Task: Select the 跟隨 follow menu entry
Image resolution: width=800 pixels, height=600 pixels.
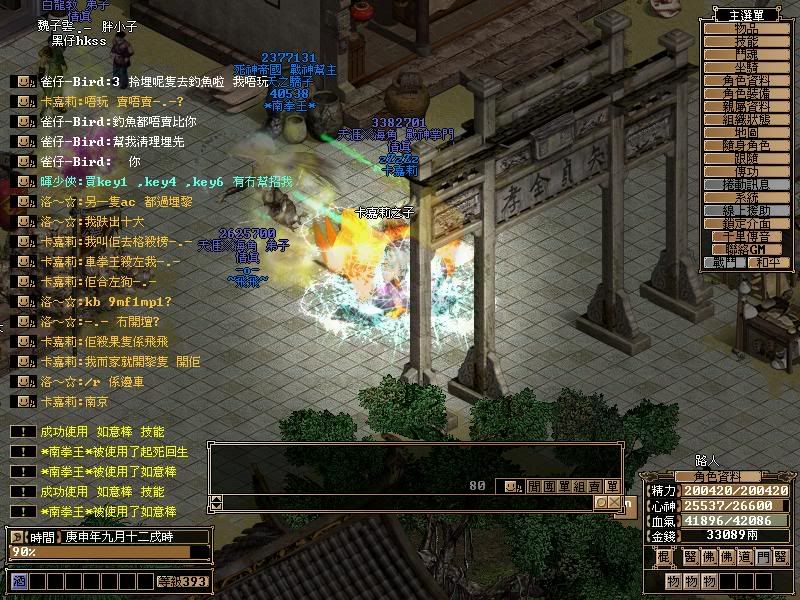Action: [746, 159]
